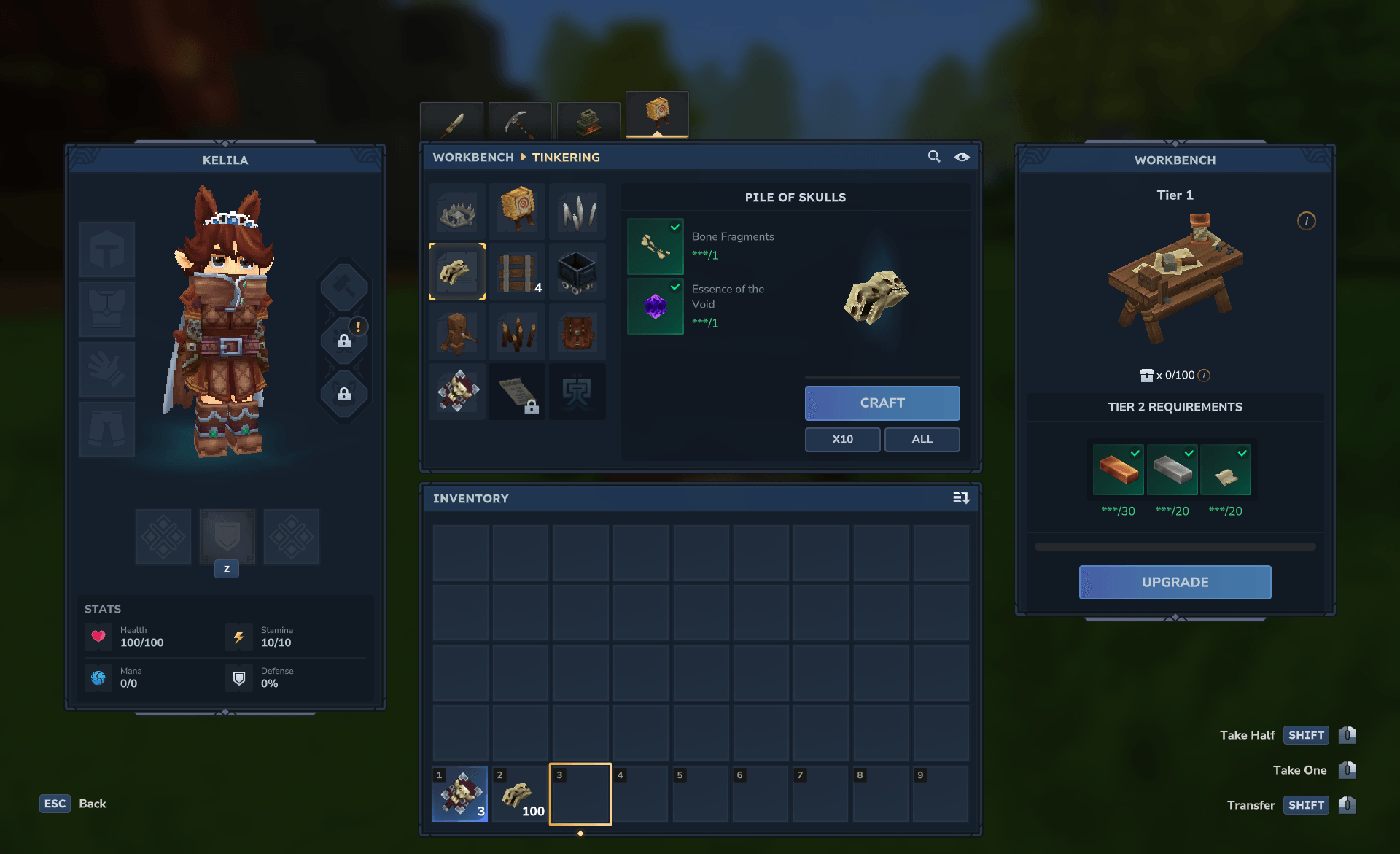Open the recipe search magnifier
This screenshot has height=854, width=1400.
(x=933, y=157)
